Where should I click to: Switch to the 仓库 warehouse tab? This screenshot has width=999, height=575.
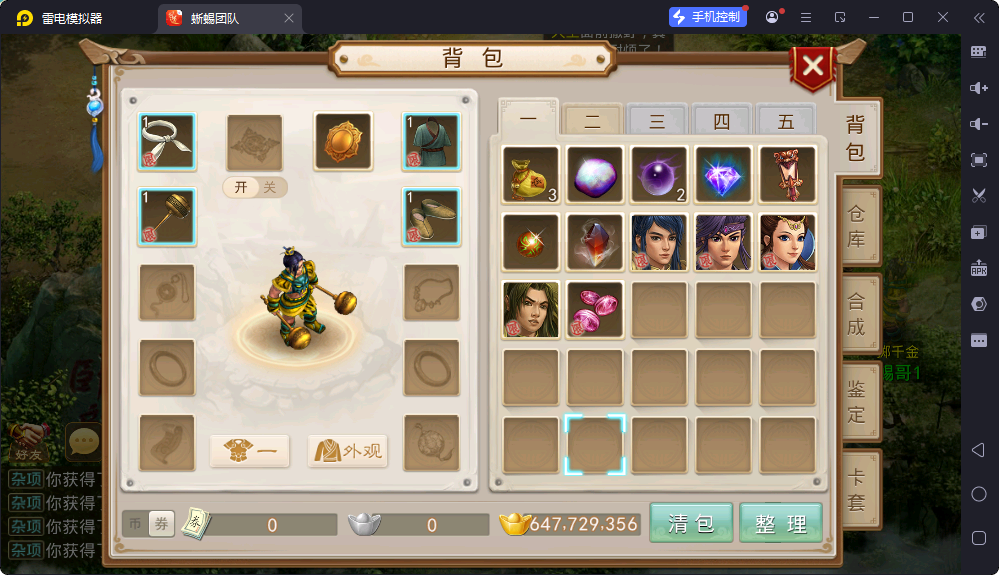(858, 226)
